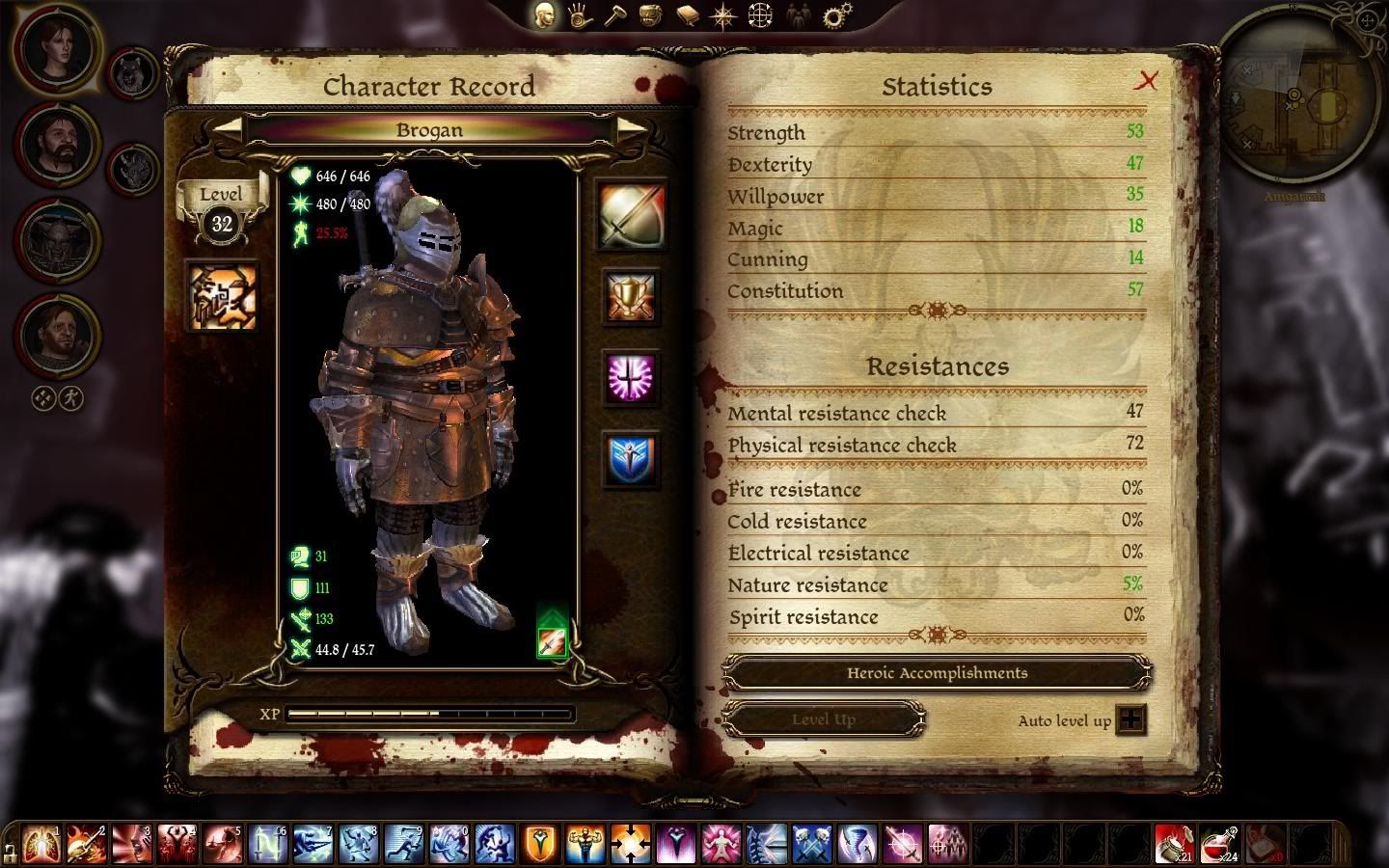The image size is (1389, 868).
Task: Open the gear settings menu icon
Action: [836, 15]
